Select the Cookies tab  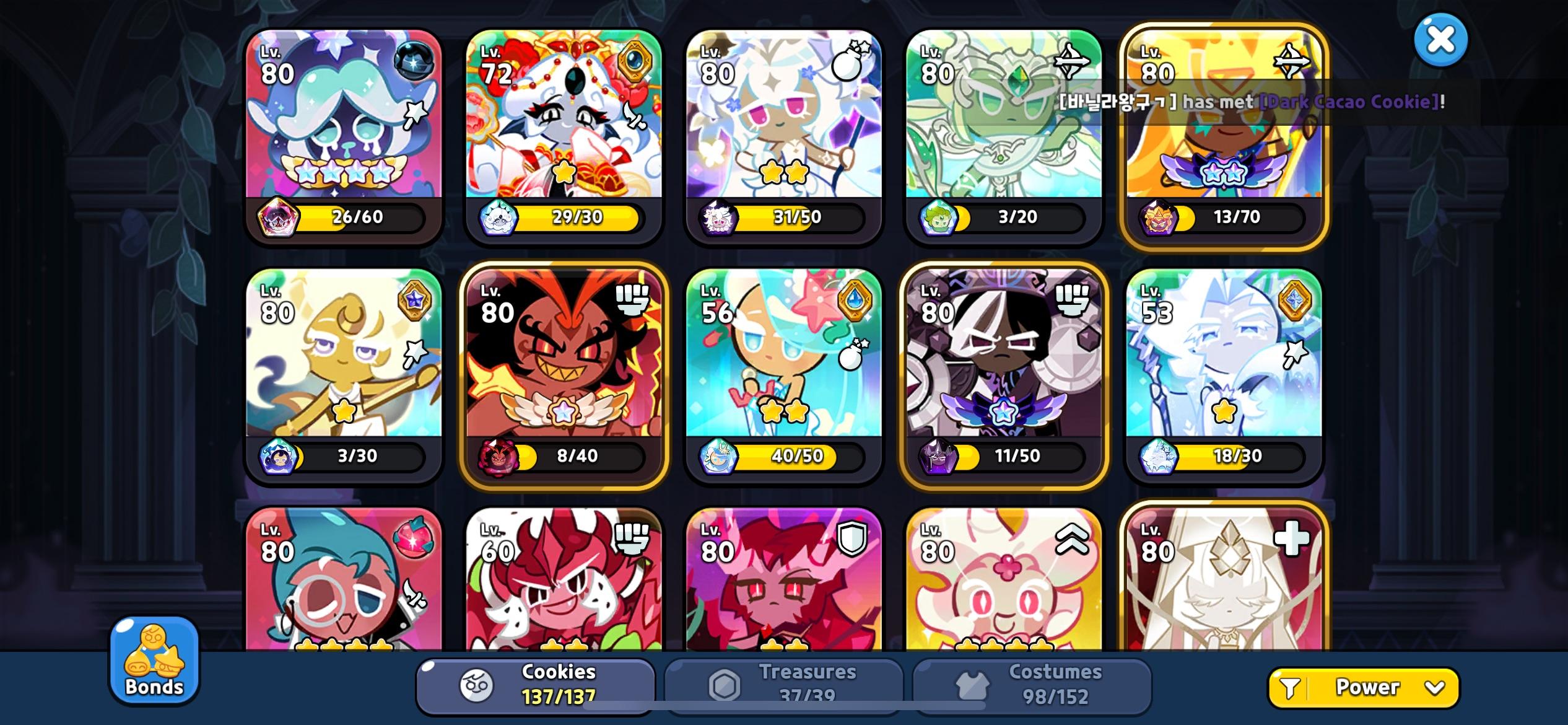point(536,685)
